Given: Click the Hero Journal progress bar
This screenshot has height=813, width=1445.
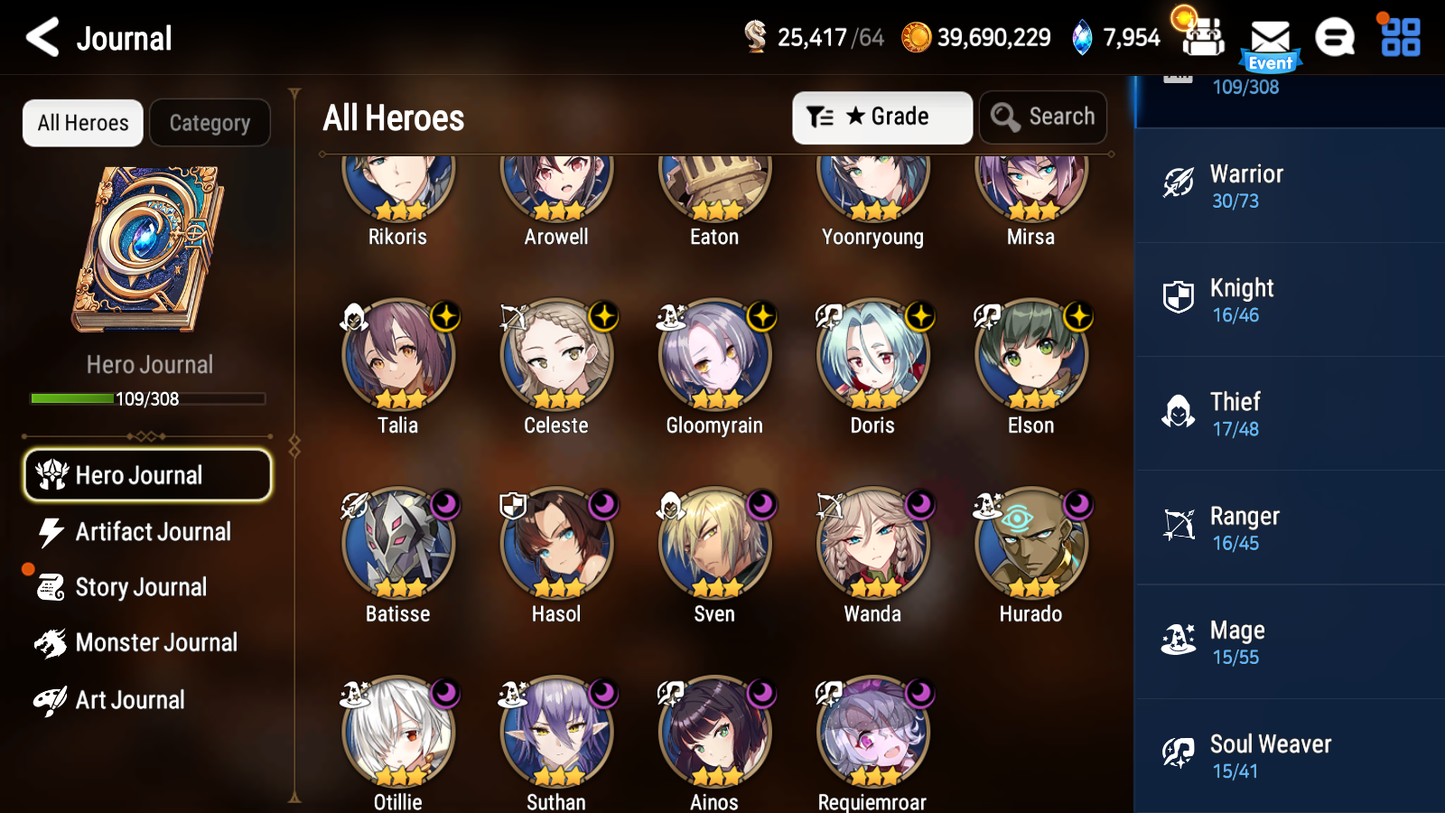Looking at the screenshot, I should click(149, 398).
